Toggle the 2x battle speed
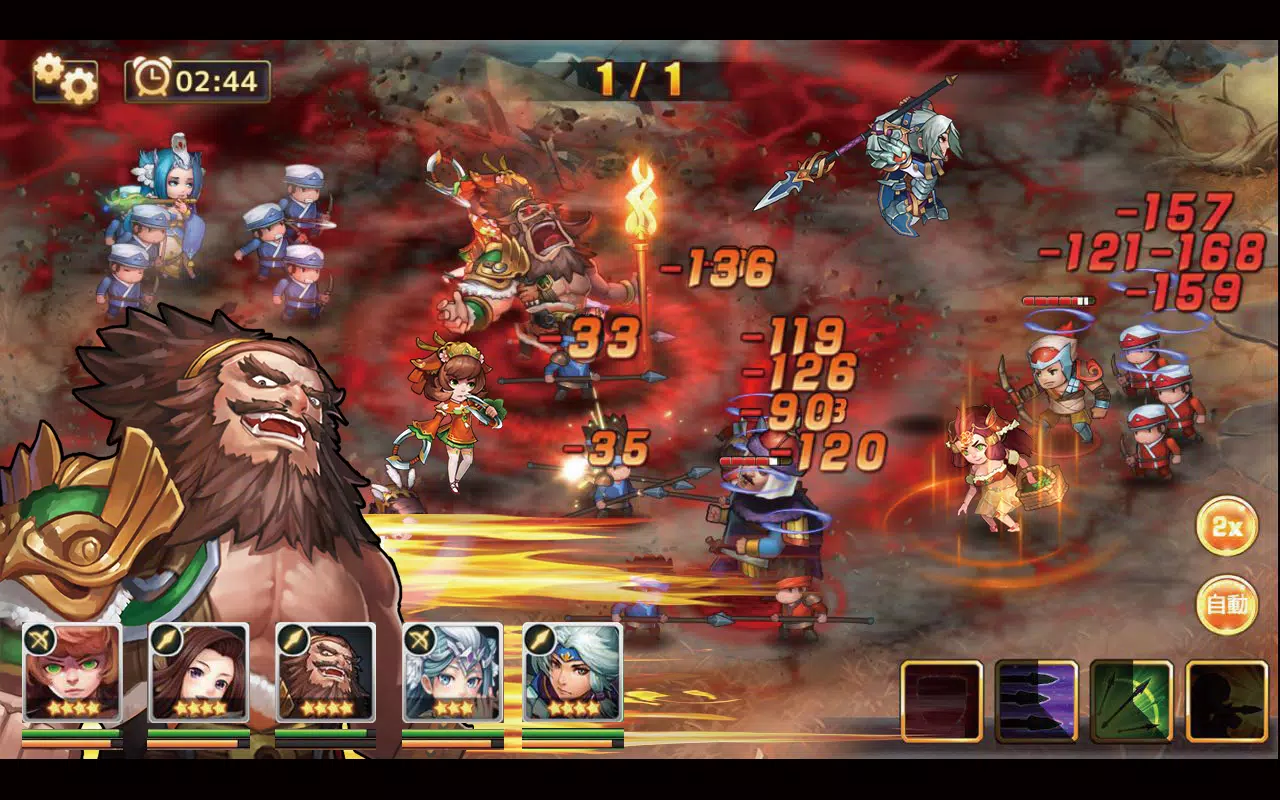Image resolution: width=1280 pixels, height=800 pixels. [x=1227, y=527]
